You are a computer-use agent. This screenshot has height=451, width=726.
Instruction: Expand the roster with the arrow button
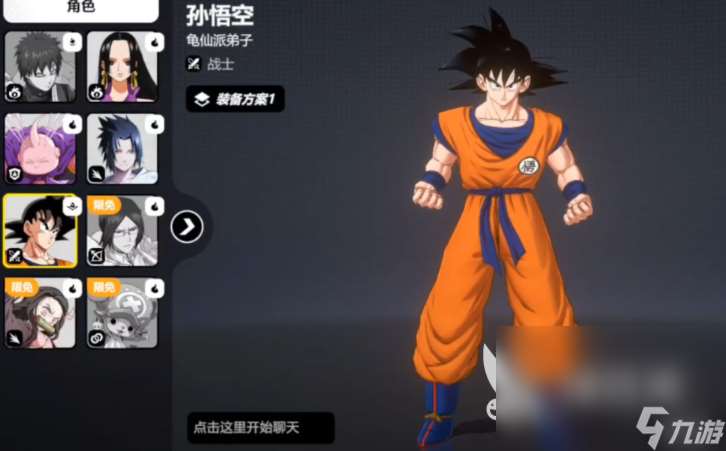click(187, 227)
